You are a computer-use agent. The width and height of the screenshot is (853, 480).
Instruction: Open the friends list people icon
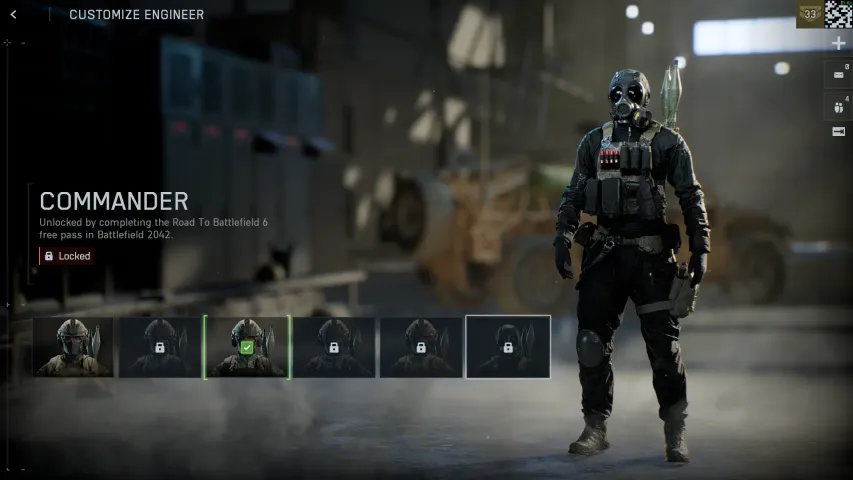(838, 104)
